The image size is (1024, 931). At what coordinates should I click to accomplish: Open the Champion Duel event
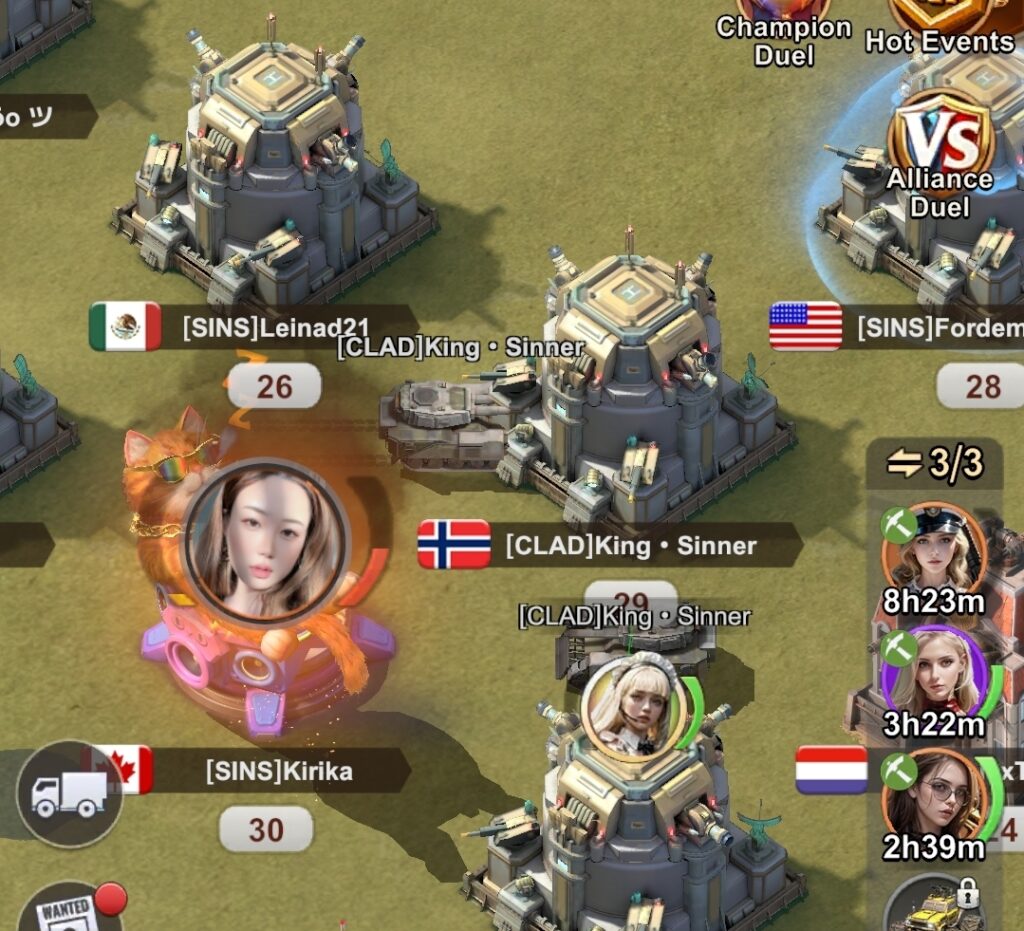pyautogui.click(x=784, y=30)
